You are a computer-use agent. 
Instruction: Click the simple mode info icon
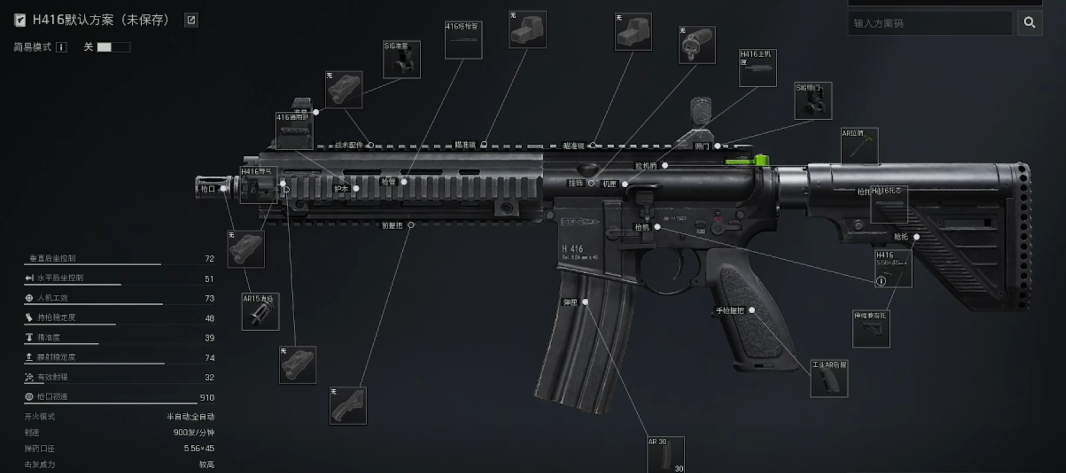[61, 47]
